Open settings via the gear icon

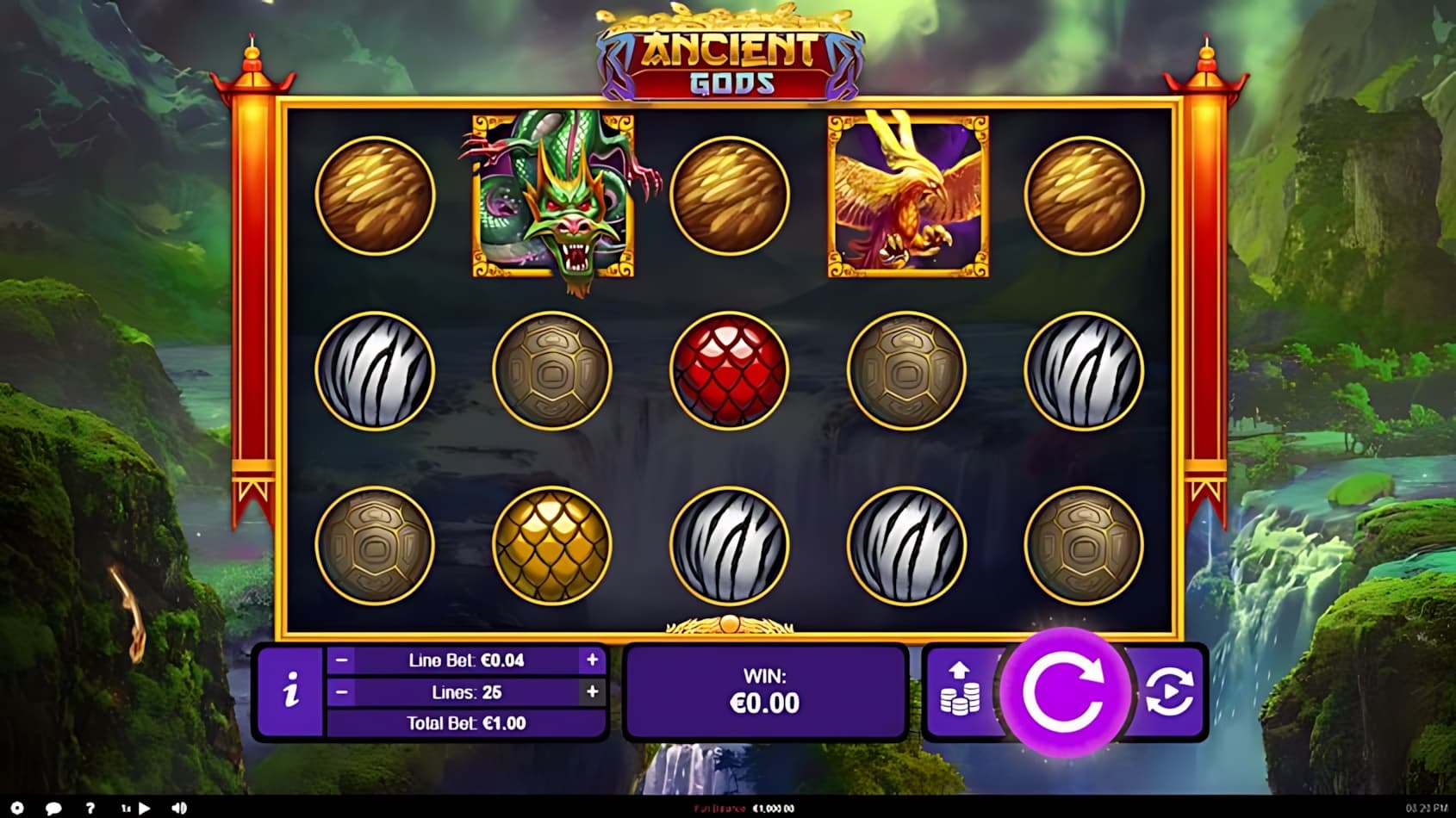[x=17, y=808]
